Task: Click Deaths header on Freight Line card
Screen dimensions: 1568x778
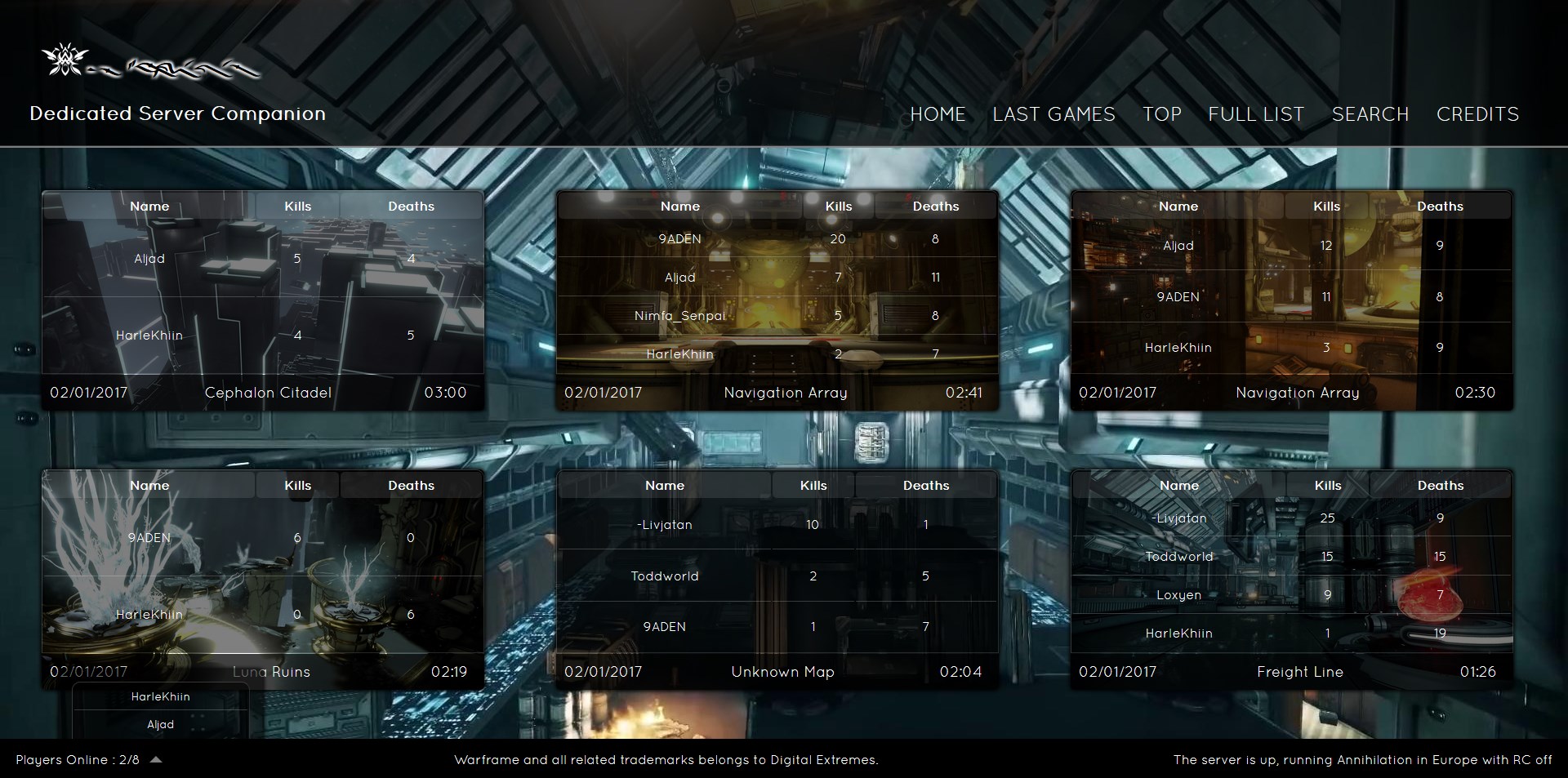Action: point(1440,486)
